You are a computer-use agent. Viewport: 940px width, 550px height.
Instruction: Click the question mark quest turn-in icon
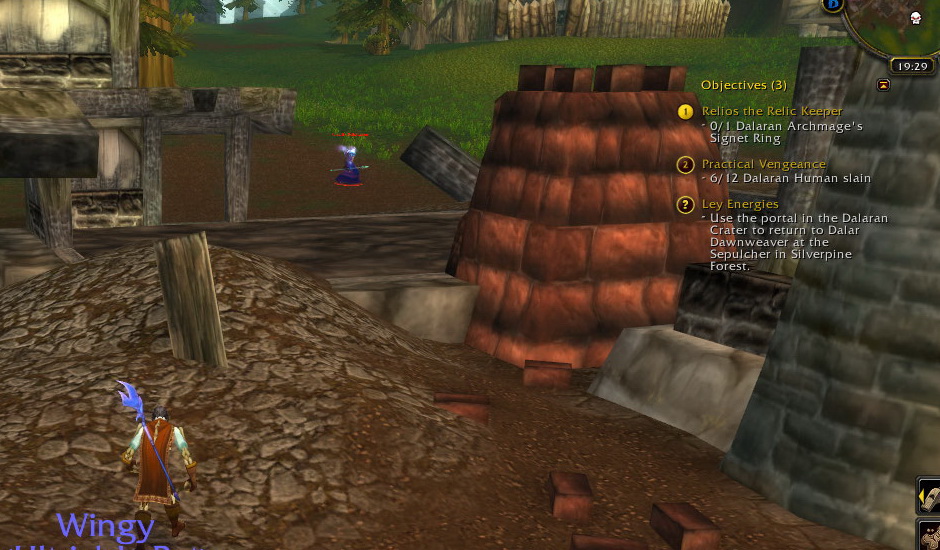pos(685,205)
